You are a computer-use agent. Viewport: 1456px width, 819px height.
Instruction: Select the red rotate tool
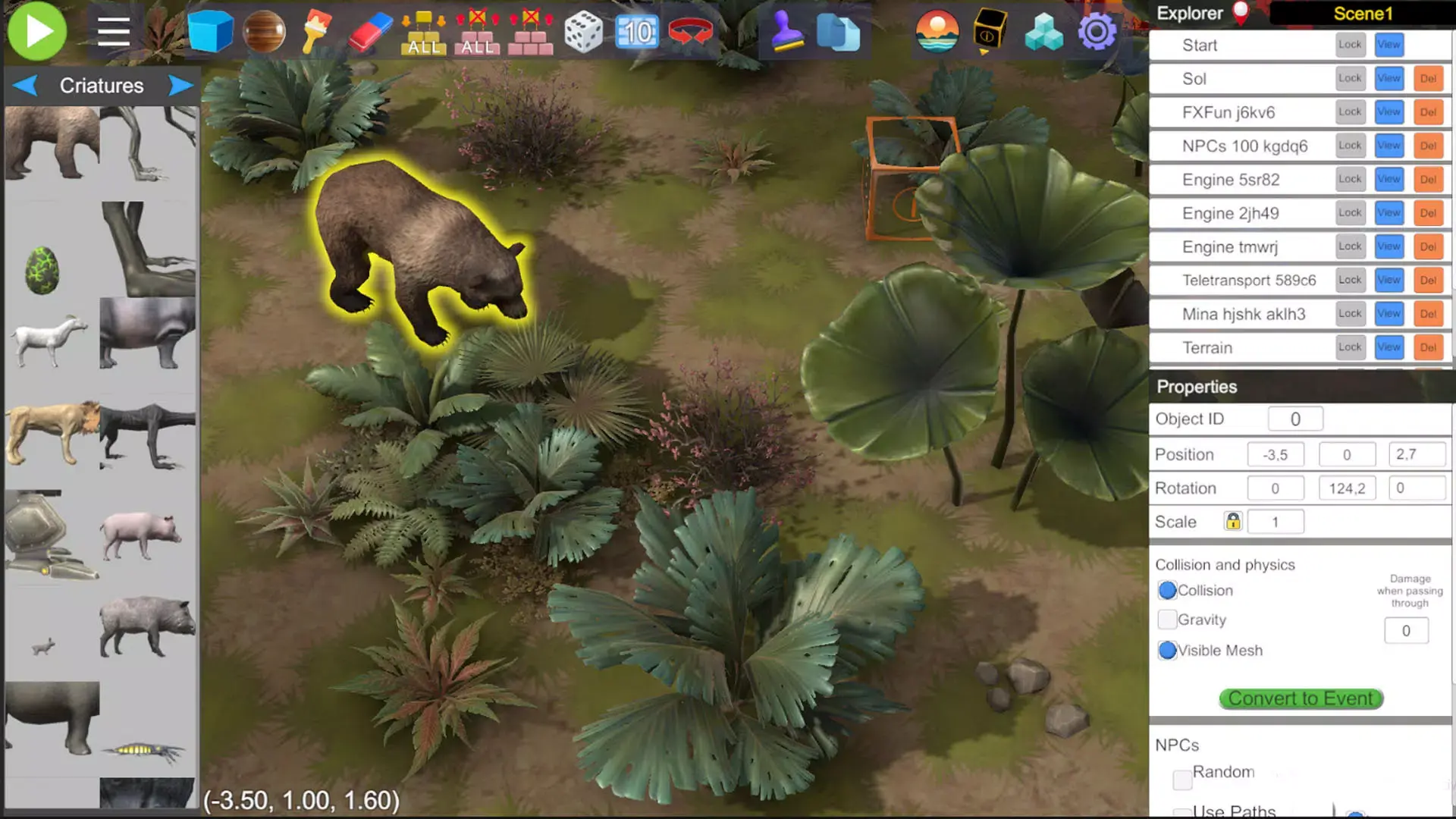(690, 31)
